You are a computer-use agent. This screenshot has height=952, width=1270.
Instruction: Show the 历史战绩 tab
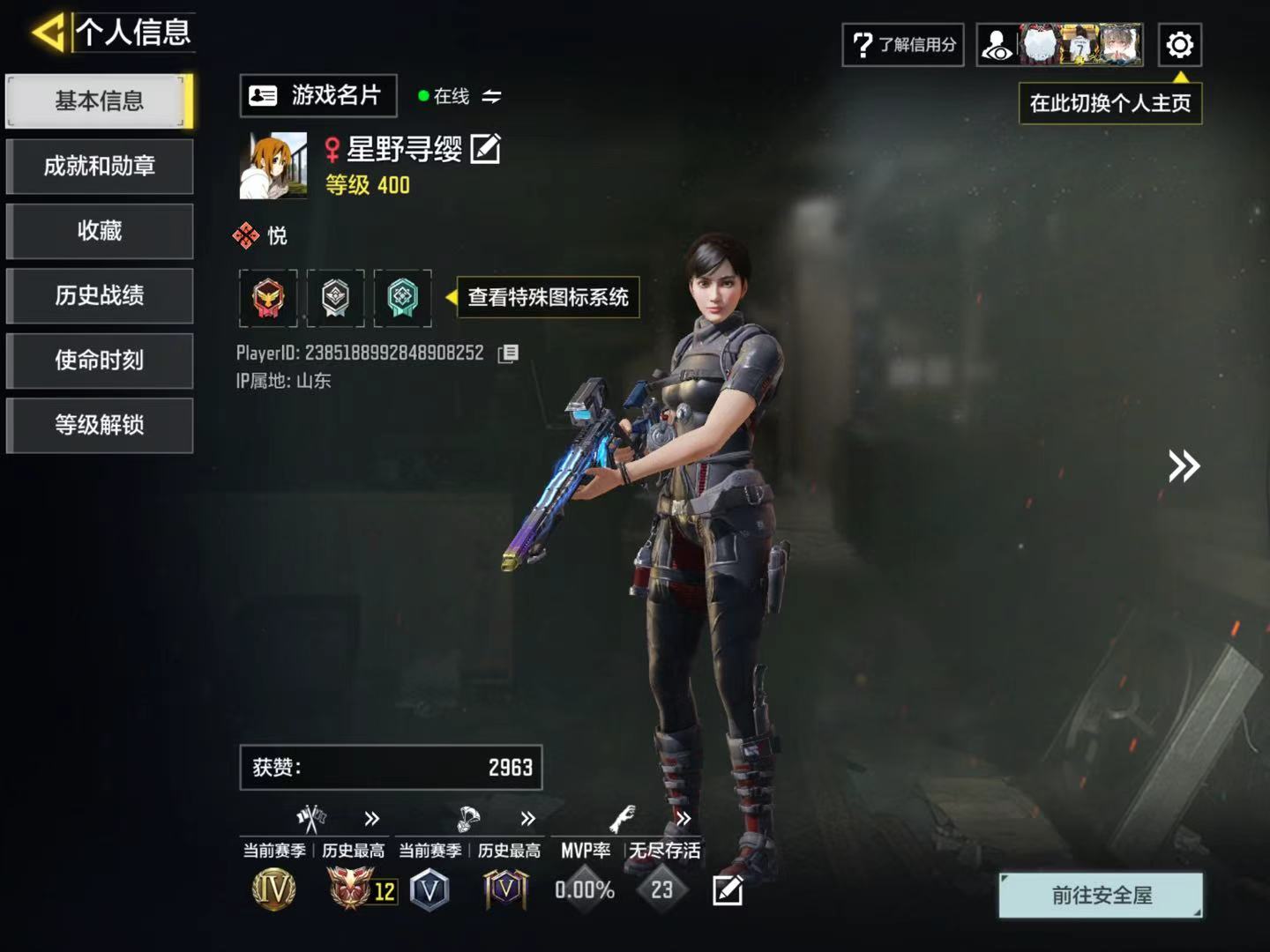(x=100, y=296)
